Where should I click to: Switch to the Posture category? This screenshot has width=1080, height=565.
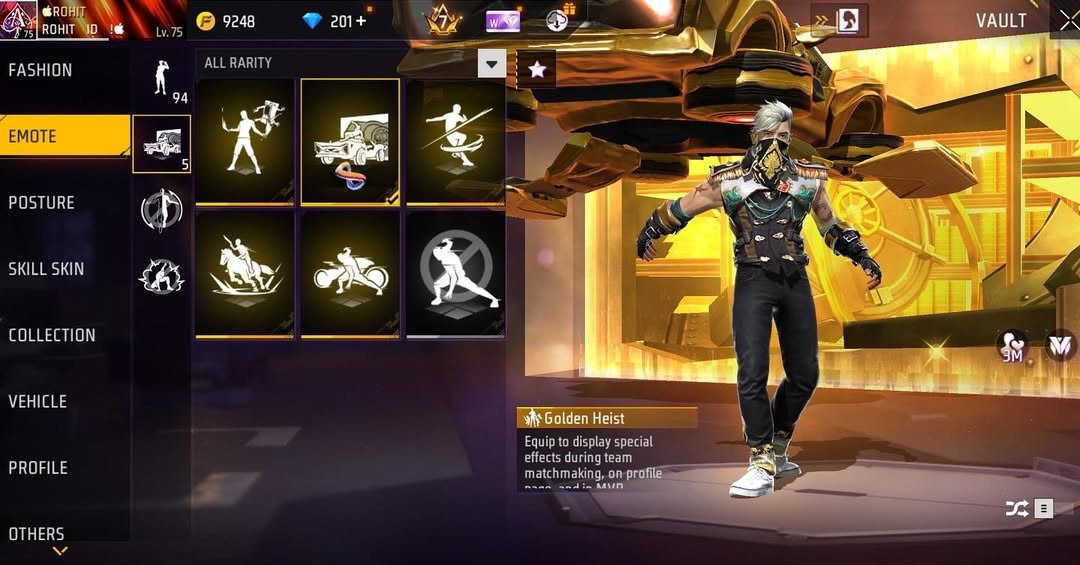[42, 202]
